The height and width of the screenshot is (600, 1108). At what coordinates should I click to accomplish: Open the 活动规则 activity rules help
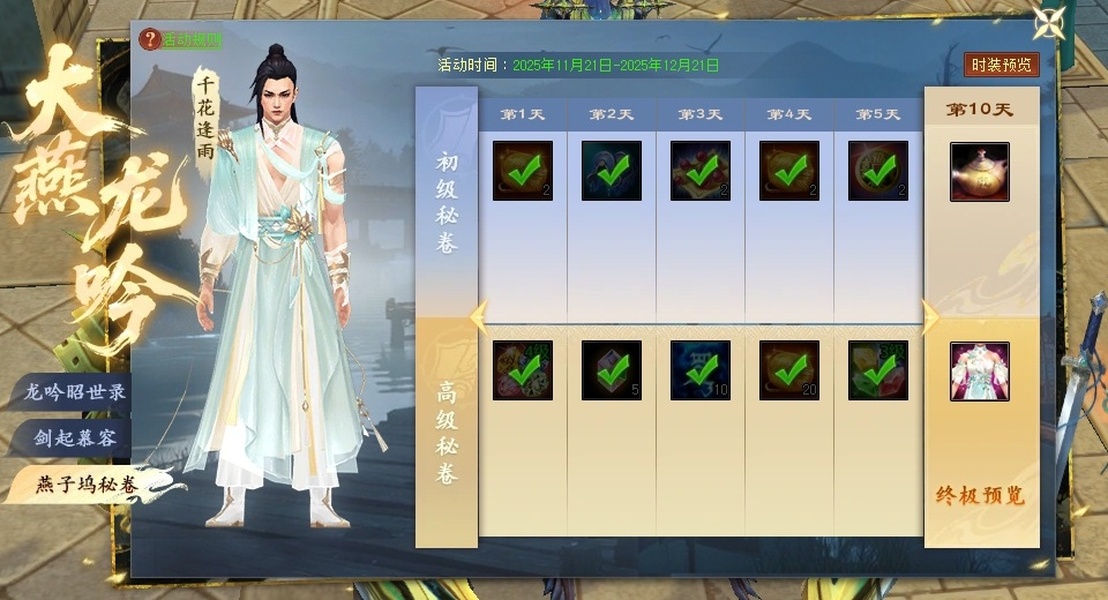[x=181, y=40]
